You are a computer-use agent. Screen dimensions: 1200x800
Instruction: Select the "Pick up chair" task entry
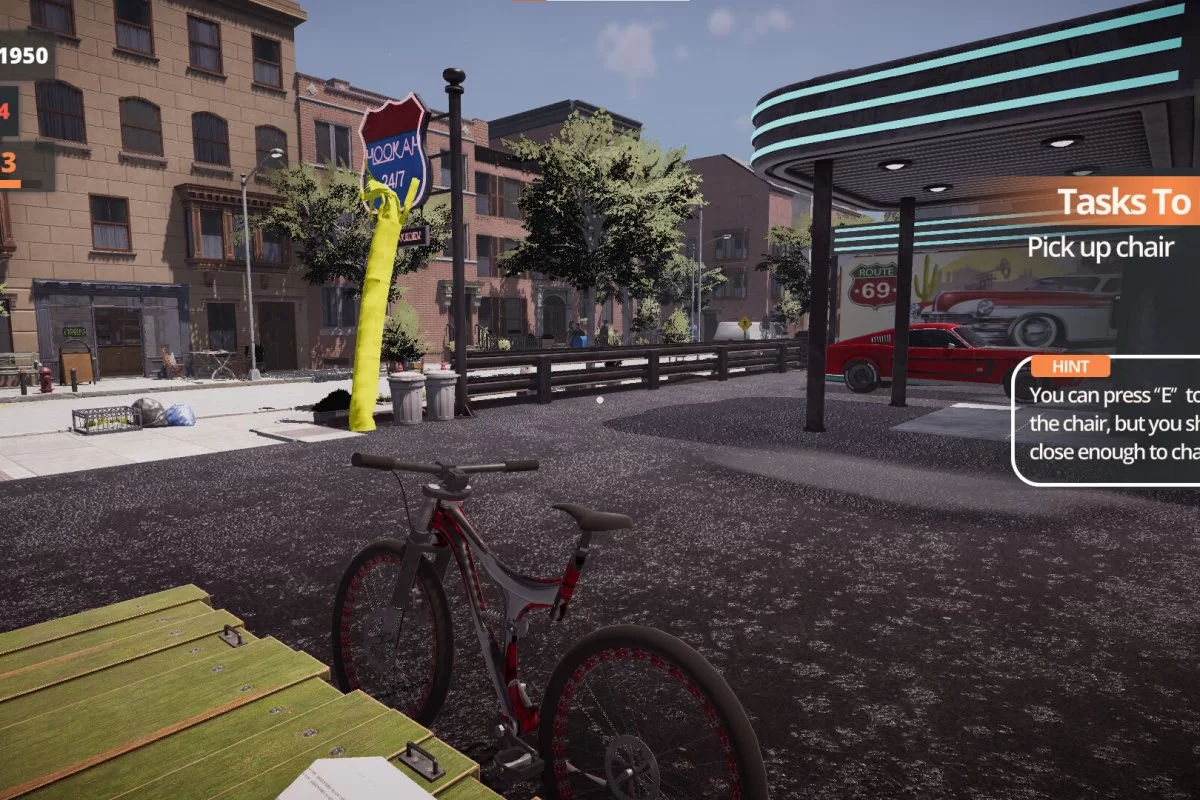(1100, 248)
